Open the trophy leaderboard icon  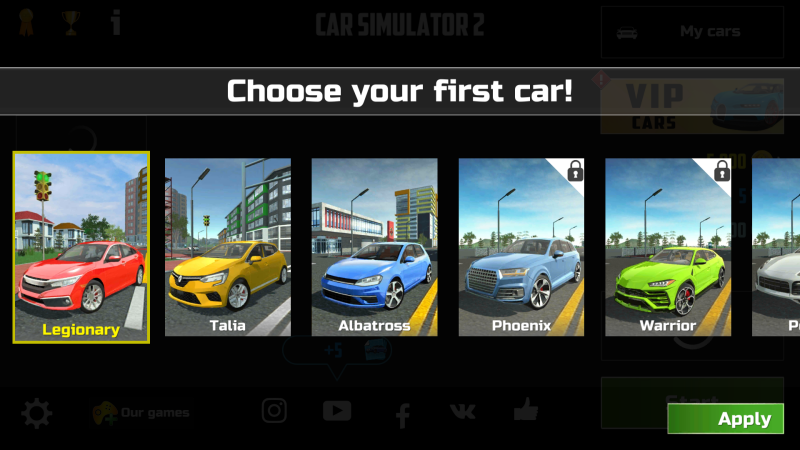coord(70,22)
